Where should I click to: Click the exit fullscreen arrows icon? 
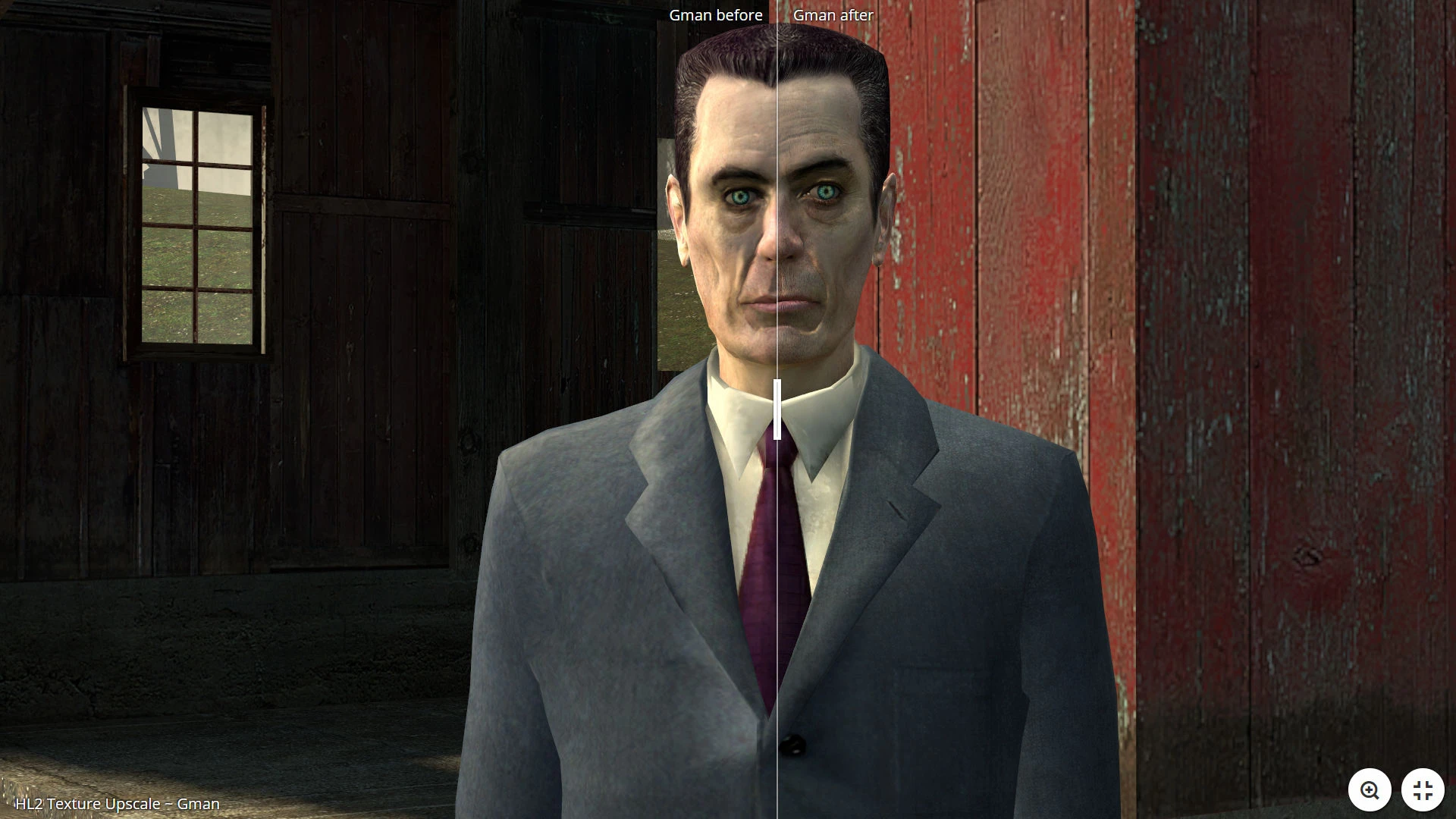1424,789
